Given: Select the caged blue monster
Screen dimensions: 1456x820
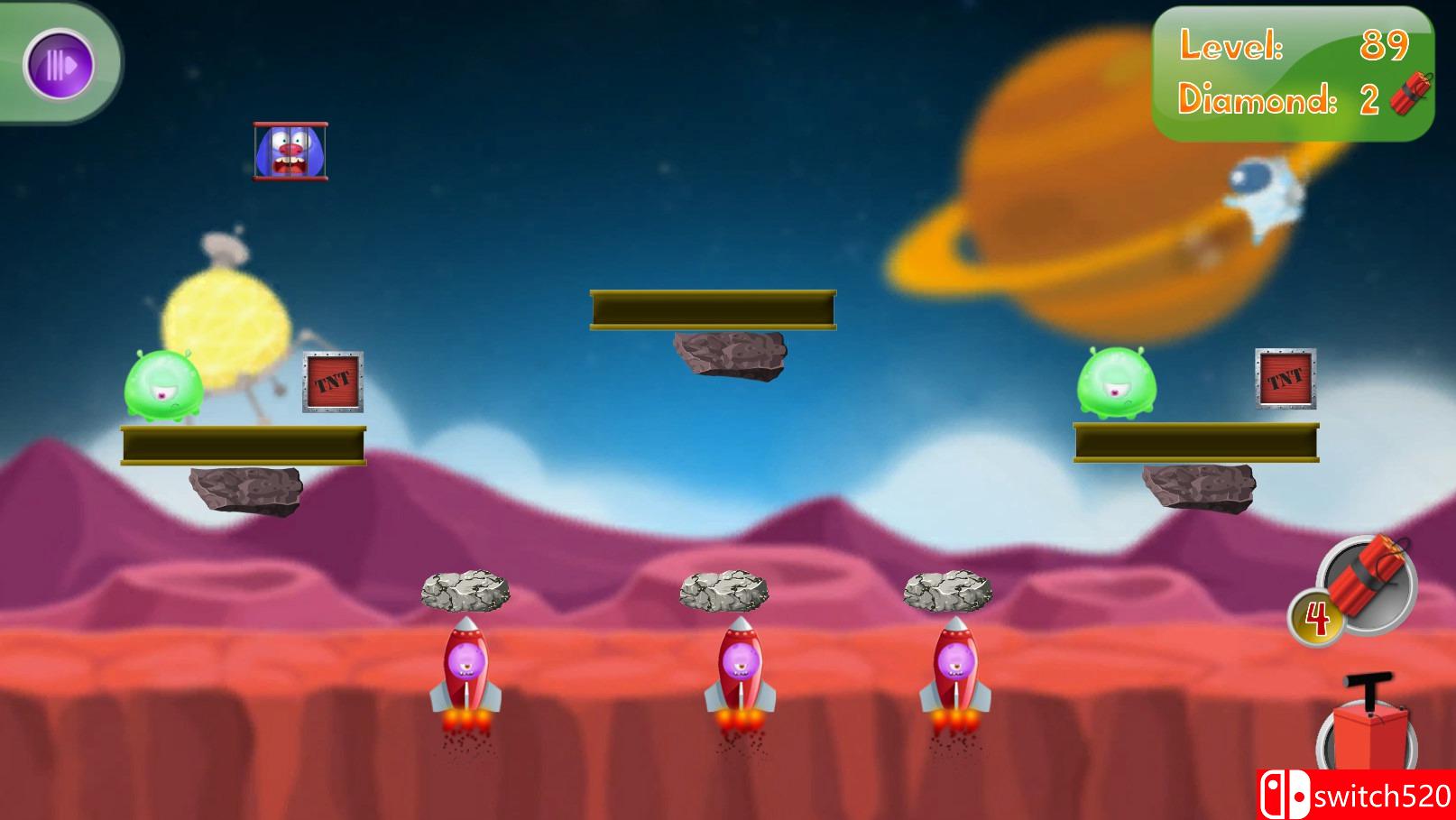Looking at the screenshot, I should click(x=289, y=151).
